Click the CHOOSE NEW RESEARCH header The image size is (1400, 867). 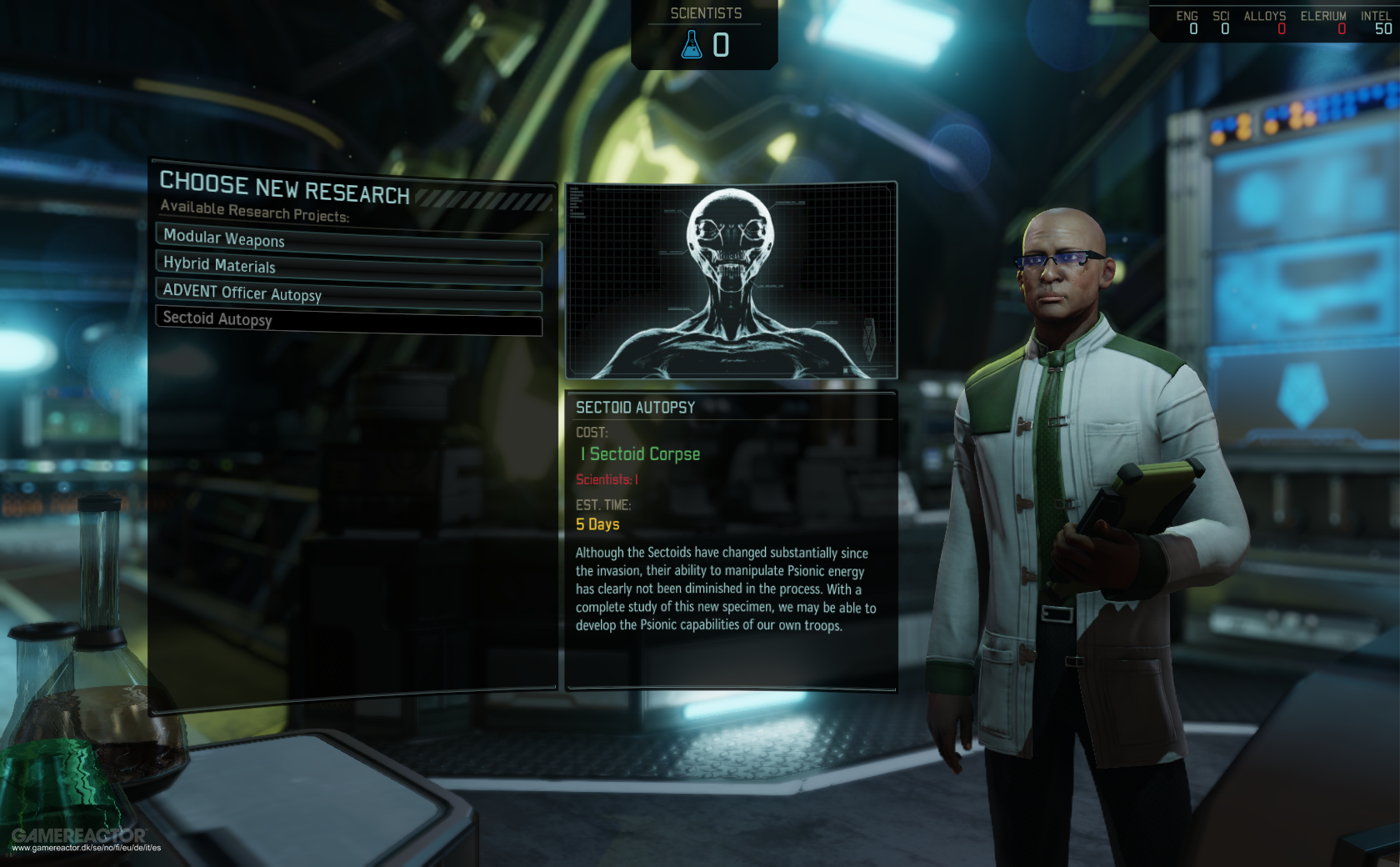click(x=285, y=188)
